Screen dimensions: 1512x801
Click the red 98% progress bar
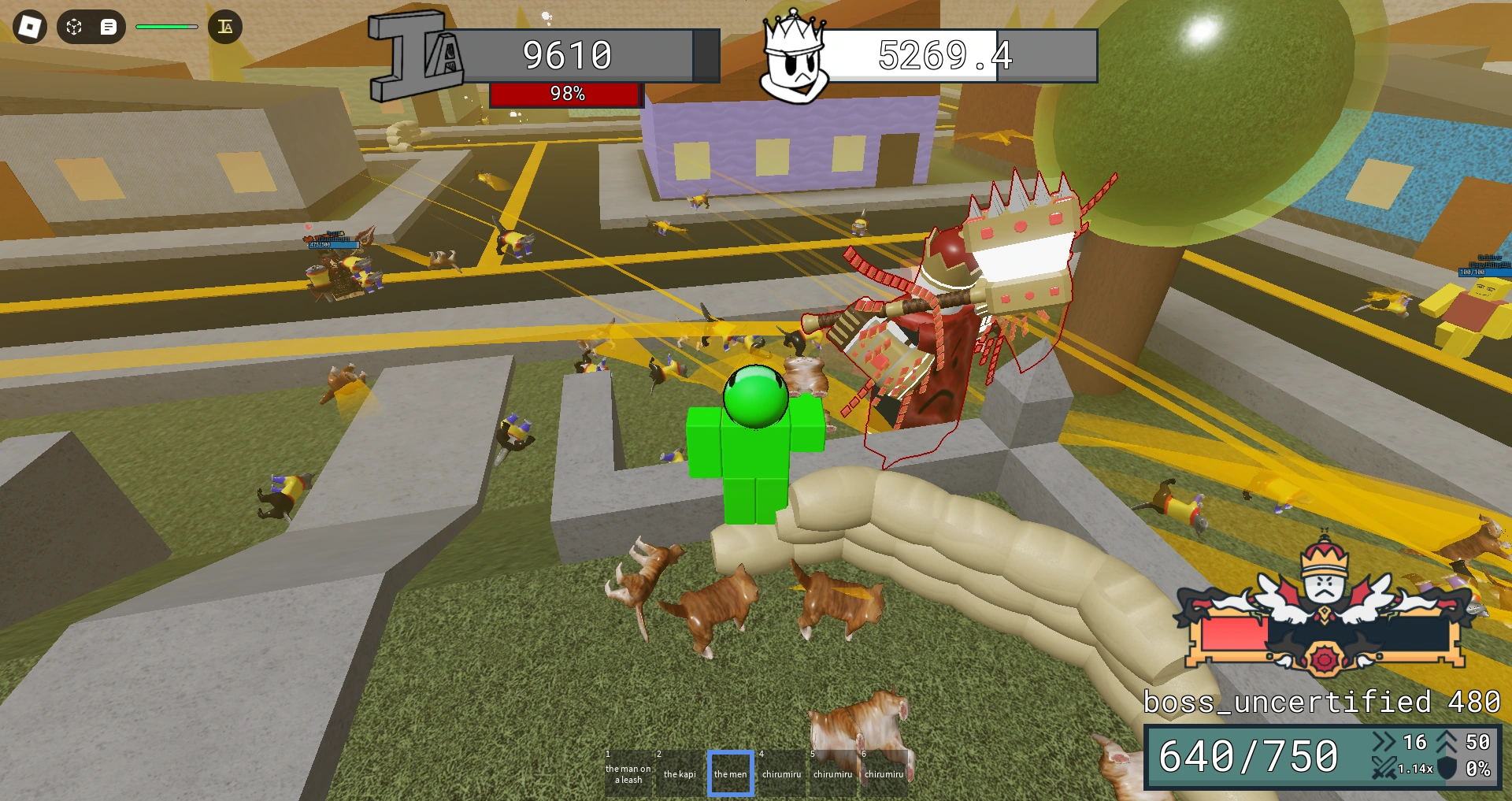click(x=566, y=94)
